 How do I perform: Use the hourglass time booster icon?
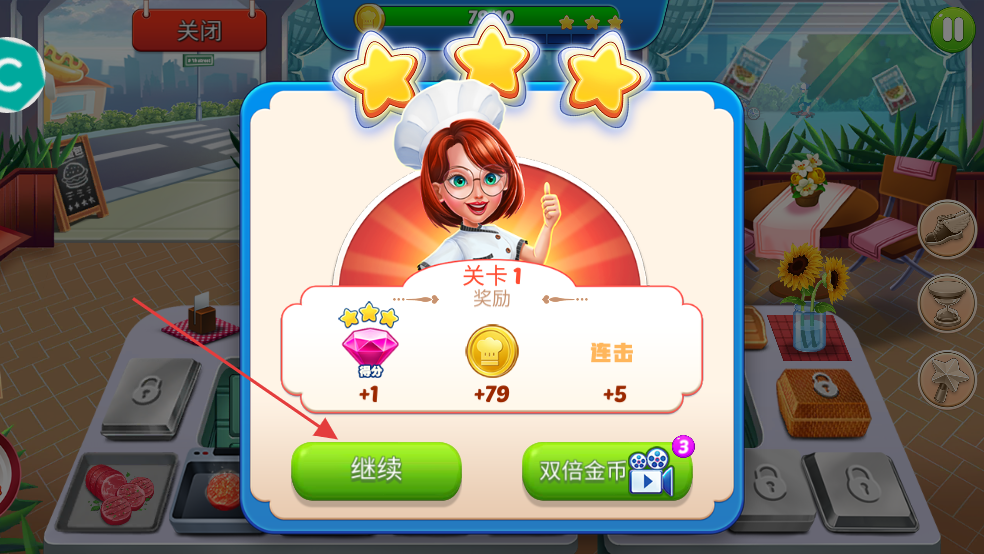pyautogui.click(x=946, y=302)
